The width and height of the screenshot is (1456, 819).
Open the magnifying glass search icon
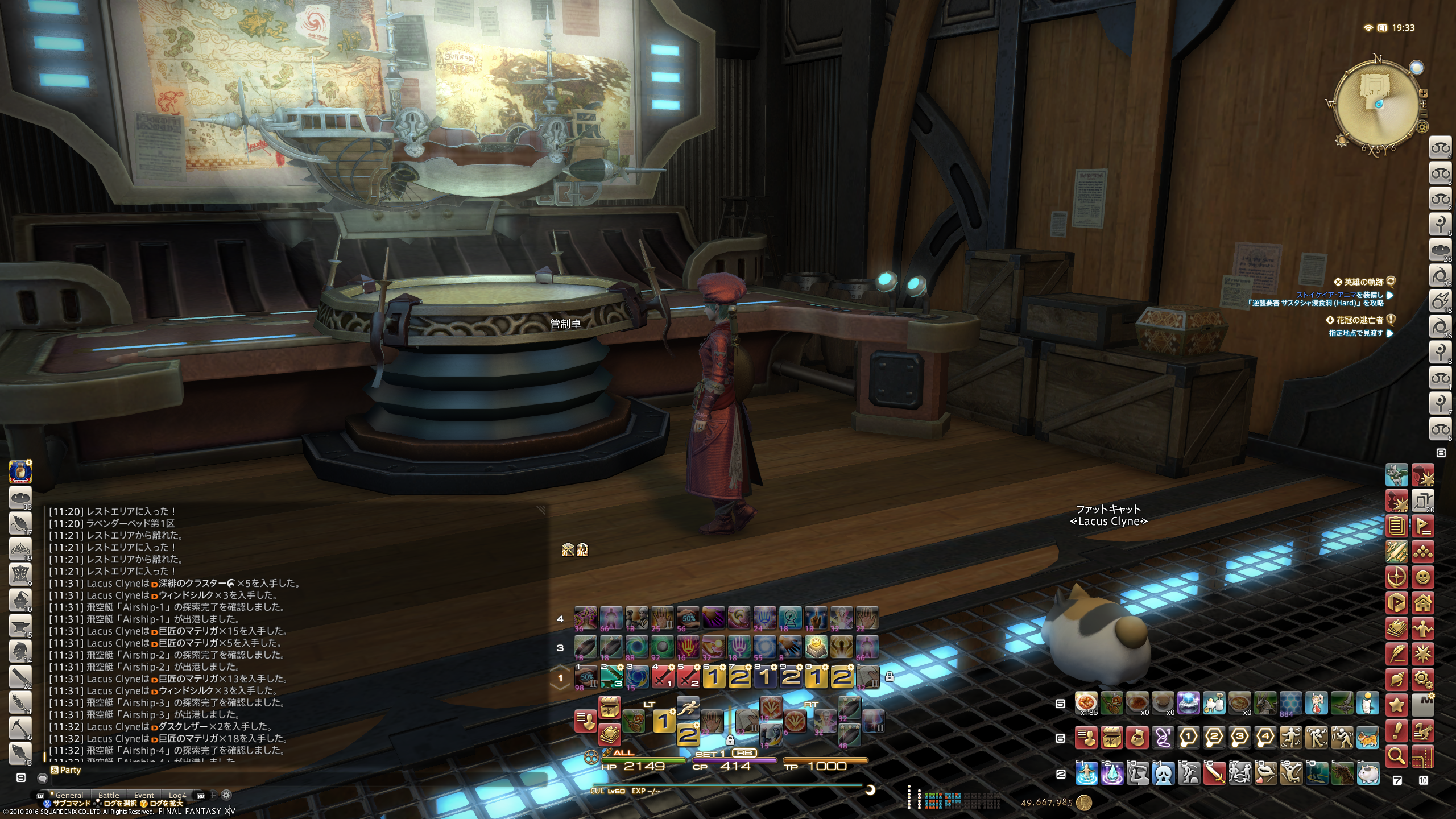[x=1397, y=756]
